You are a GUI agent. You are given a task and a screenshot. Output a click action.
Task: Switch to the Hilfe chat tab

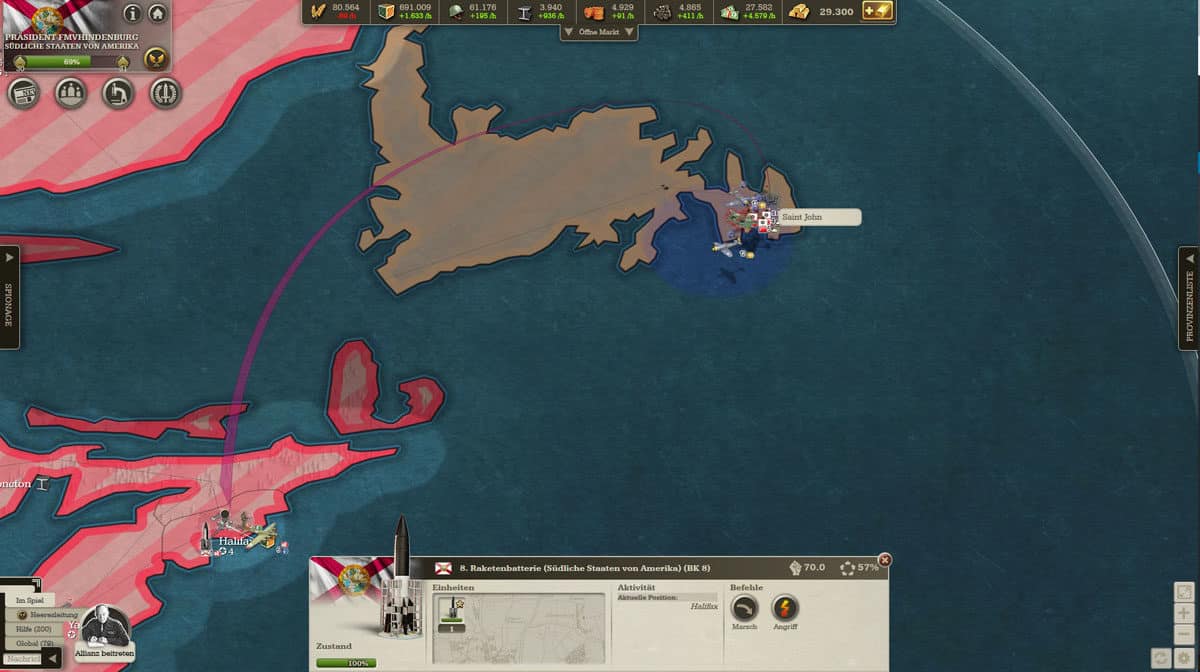tap(34, 629)
